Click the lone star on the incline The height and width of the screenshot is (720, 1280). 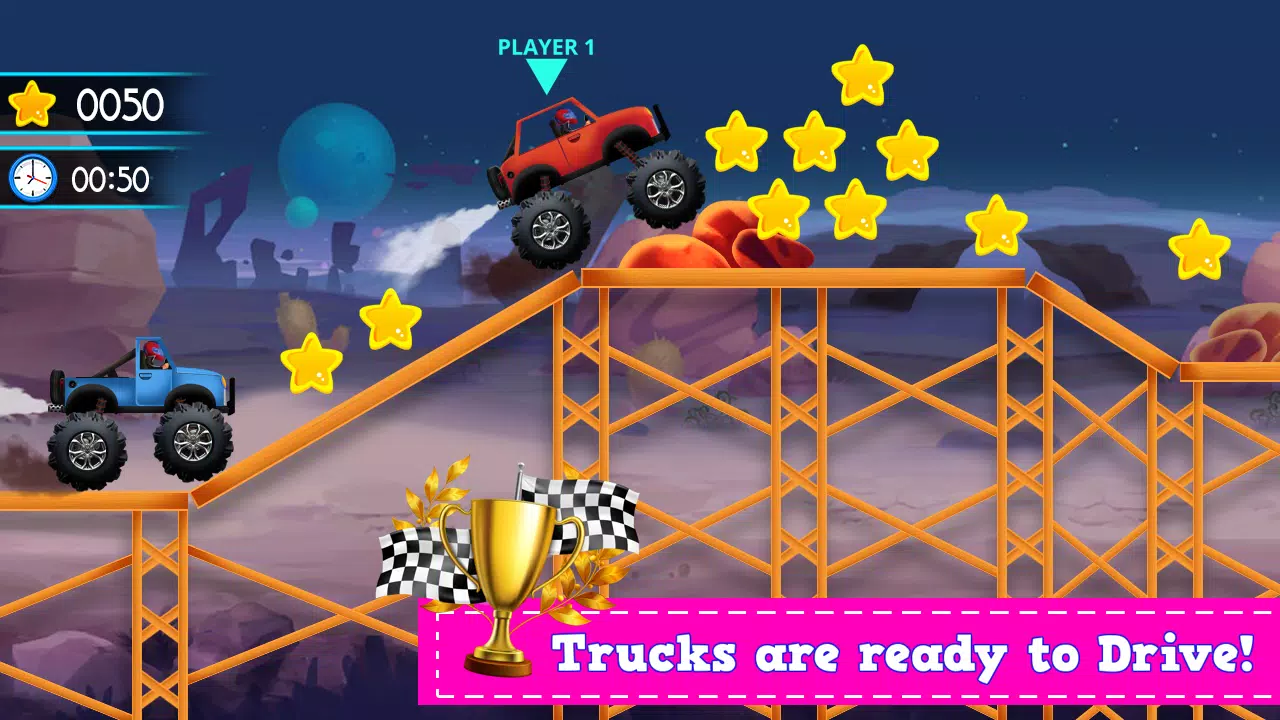390,320
